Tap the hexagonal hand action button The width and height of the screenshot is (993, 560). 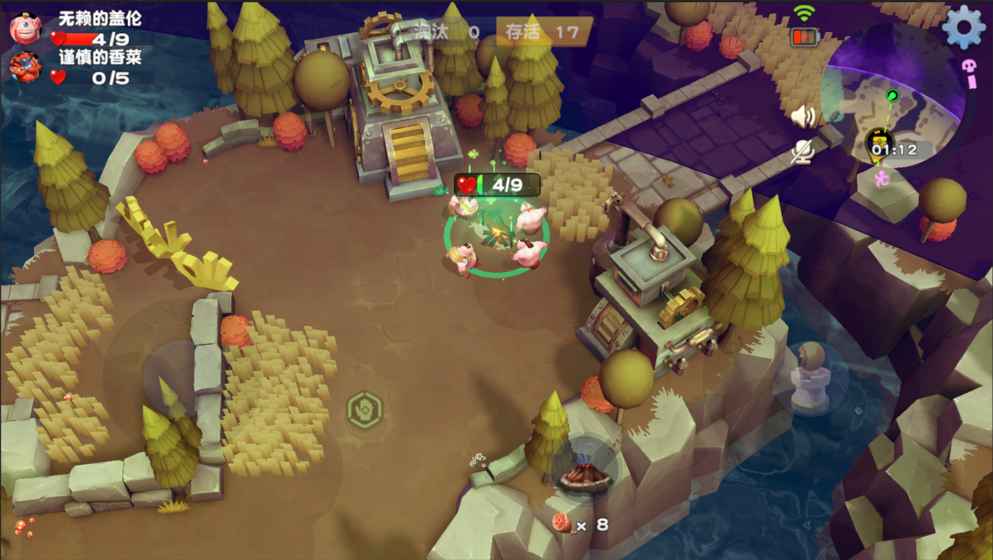click(x=364, y=410)
